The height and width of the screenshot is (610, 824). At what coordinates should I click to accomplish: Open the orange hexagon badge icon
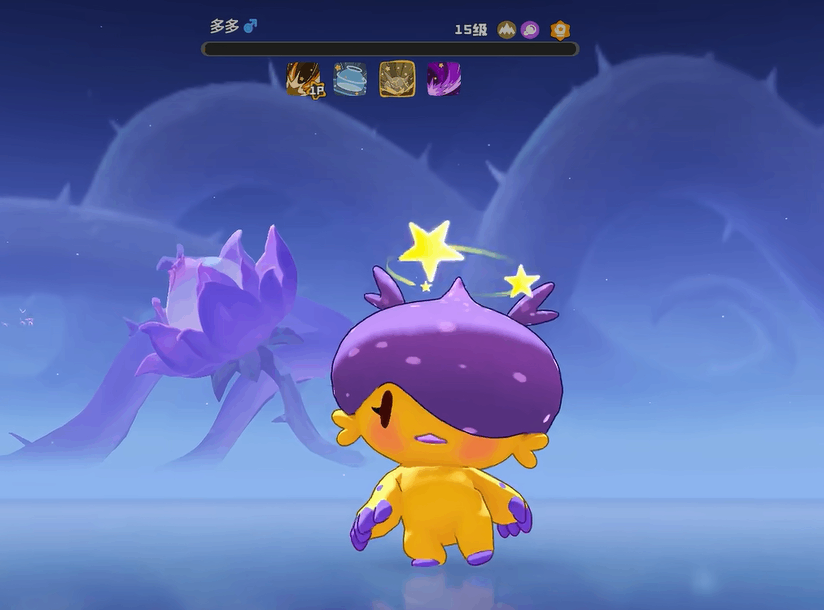pos(560,30)
